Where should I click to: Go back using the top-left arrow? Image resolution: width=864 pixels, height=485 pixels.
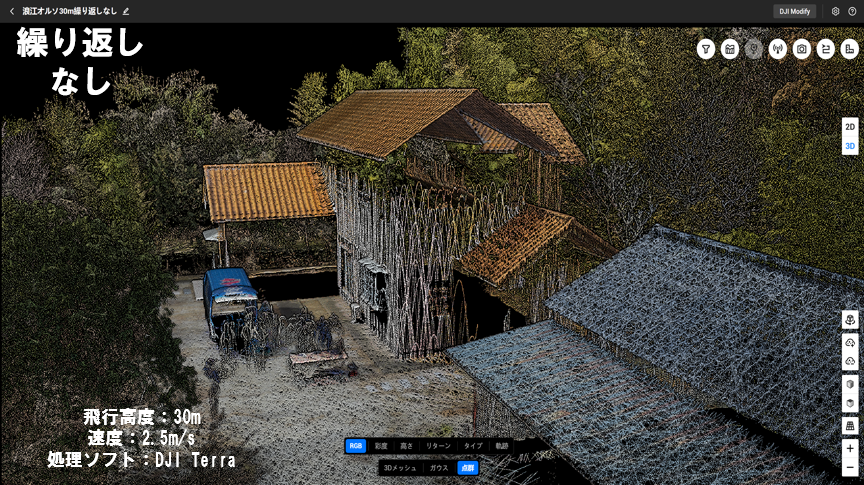coord(11,11)
